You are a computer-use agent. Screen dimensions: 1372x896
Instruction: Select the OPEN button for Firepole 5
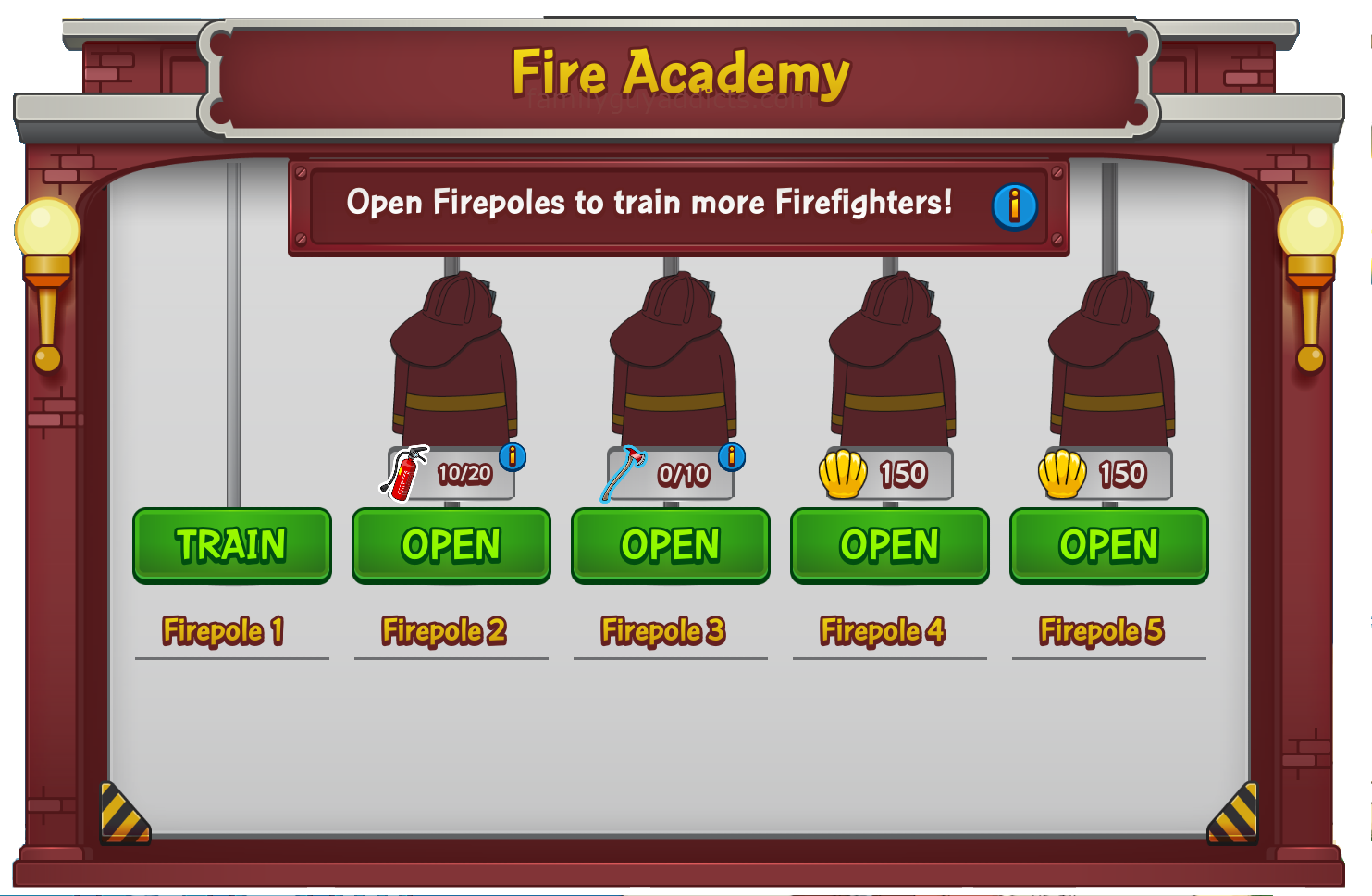(x=1108, y=545)
